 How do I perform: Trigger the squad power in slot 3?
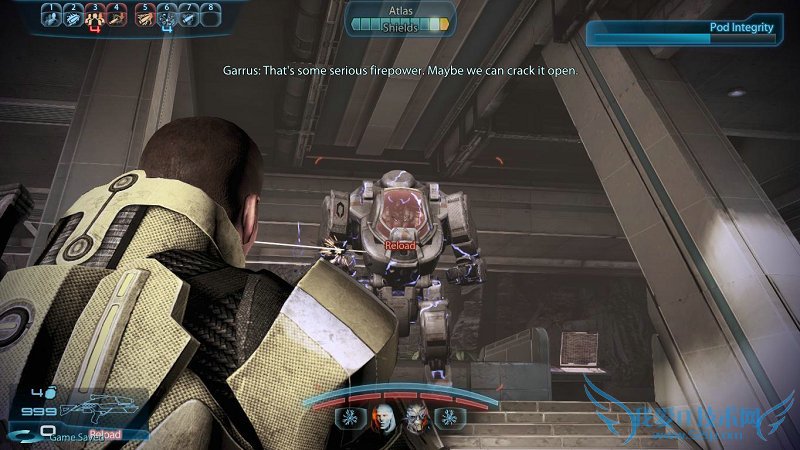(96, 17)
